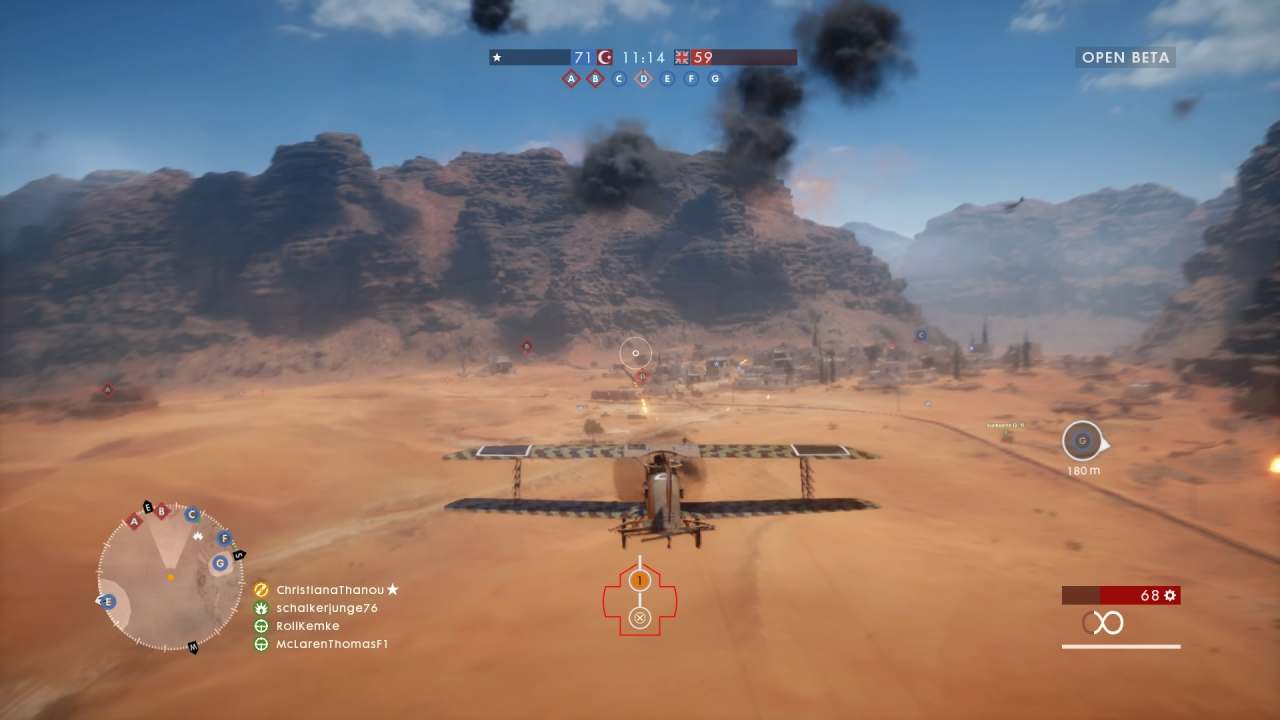The image size is (1280, 720).
Task: Click the orange player dot on the minimap
Action: click(171, 577)
